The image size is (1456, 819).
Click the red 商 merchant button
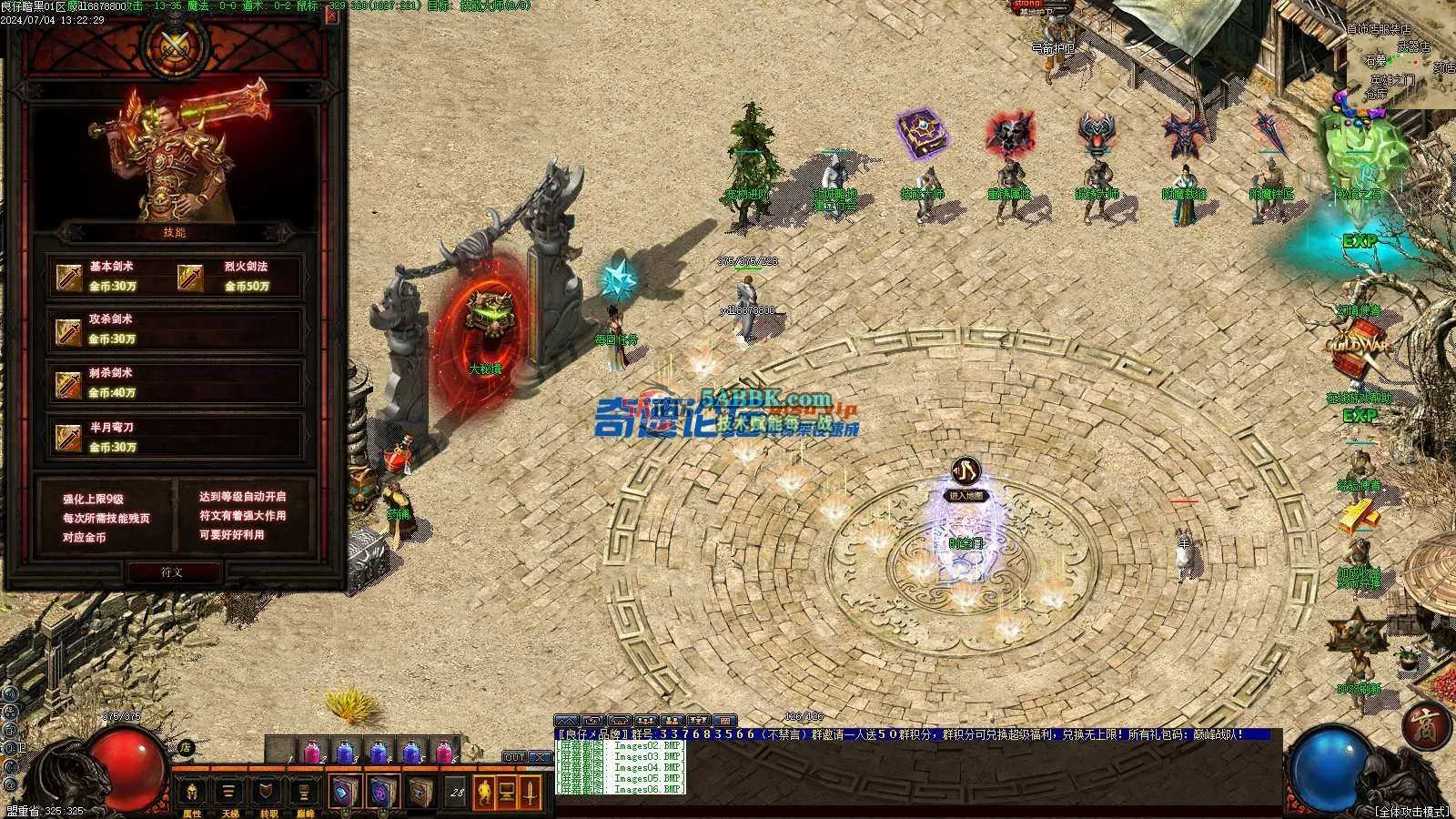point(1421,725)
